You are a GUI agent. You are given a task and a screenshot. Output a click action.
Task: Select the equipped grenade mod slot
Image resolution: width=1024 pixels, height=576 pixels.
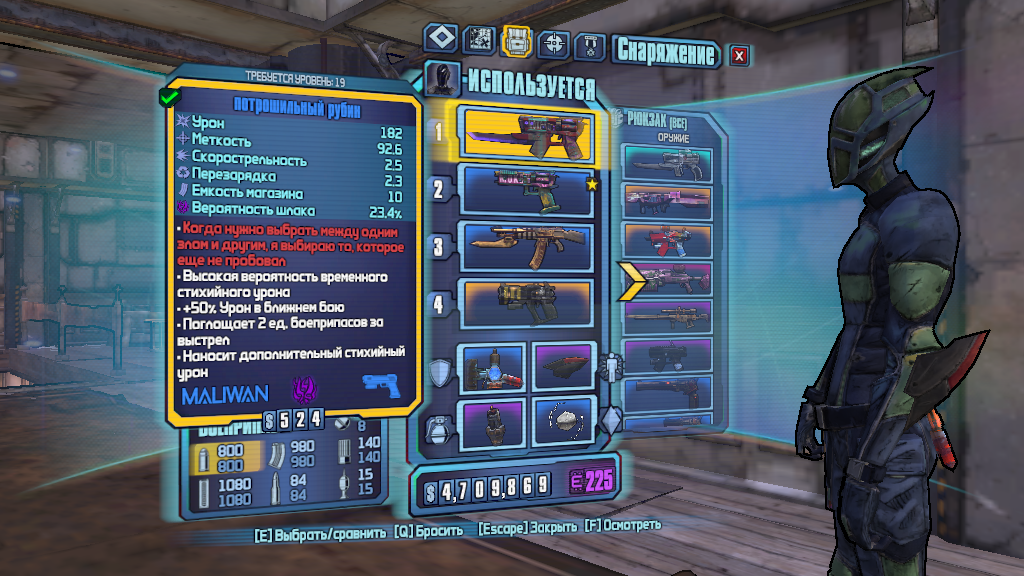[493, 422]
